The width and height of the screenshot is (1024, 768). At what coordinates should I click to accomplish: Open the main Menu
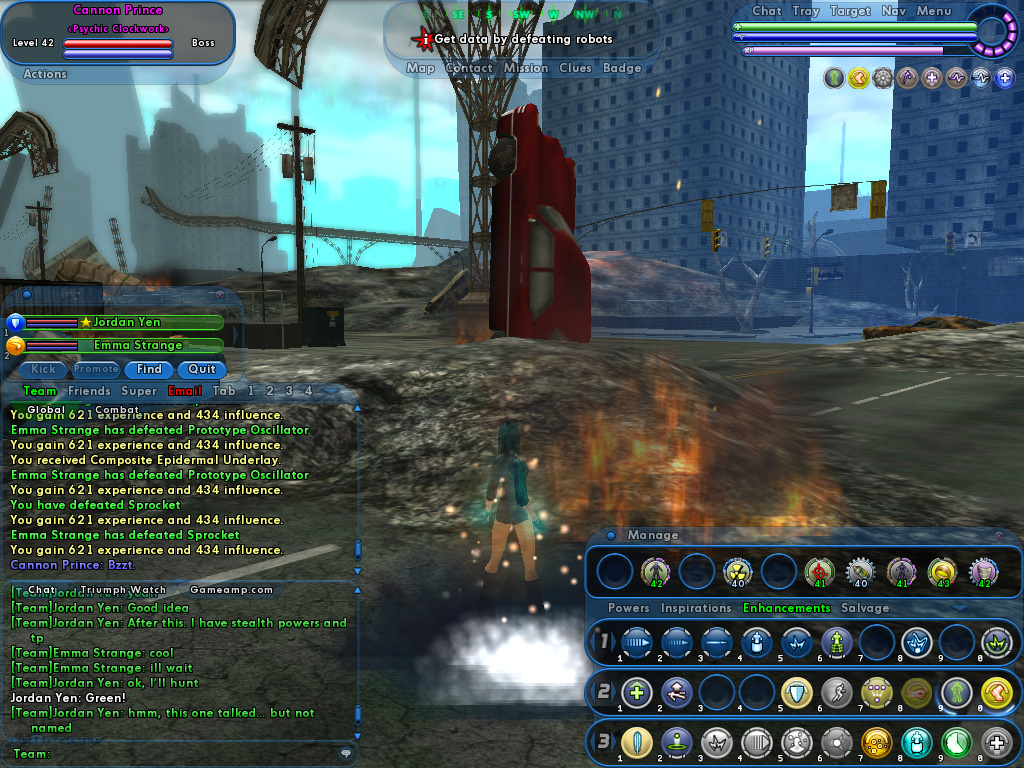point(933,11)
